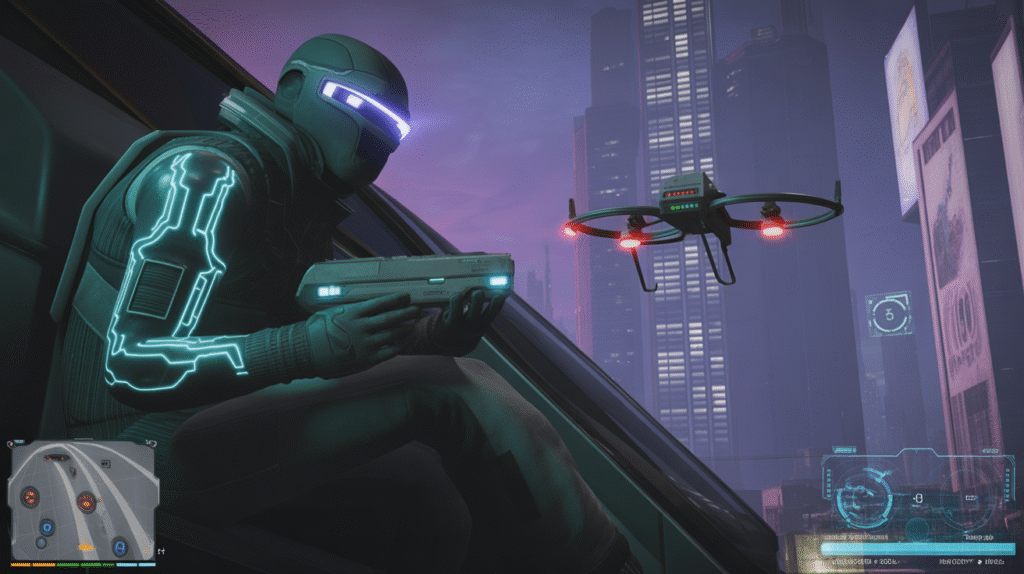Open the minimap
Image resolution: width=1024 pixels, height=574 pixels.
pos(83,499)
